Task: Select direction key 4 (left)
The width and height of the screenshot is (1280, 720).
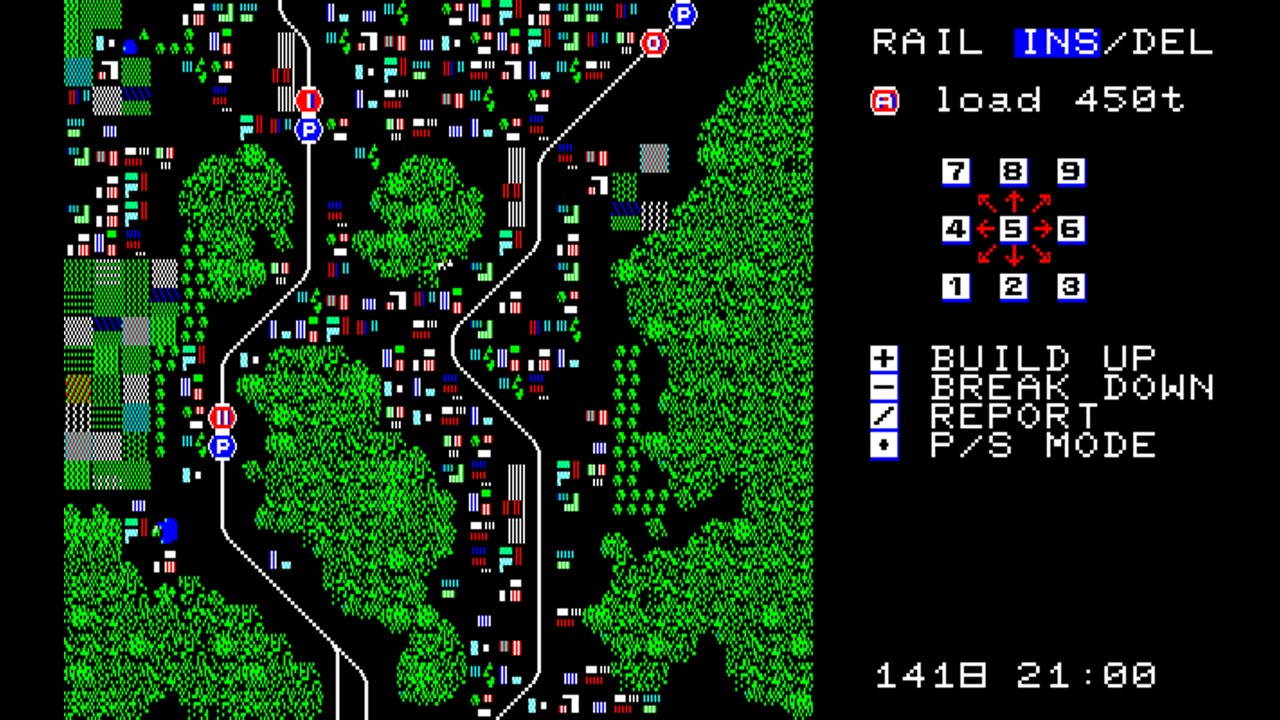Action: pos(956,229)
